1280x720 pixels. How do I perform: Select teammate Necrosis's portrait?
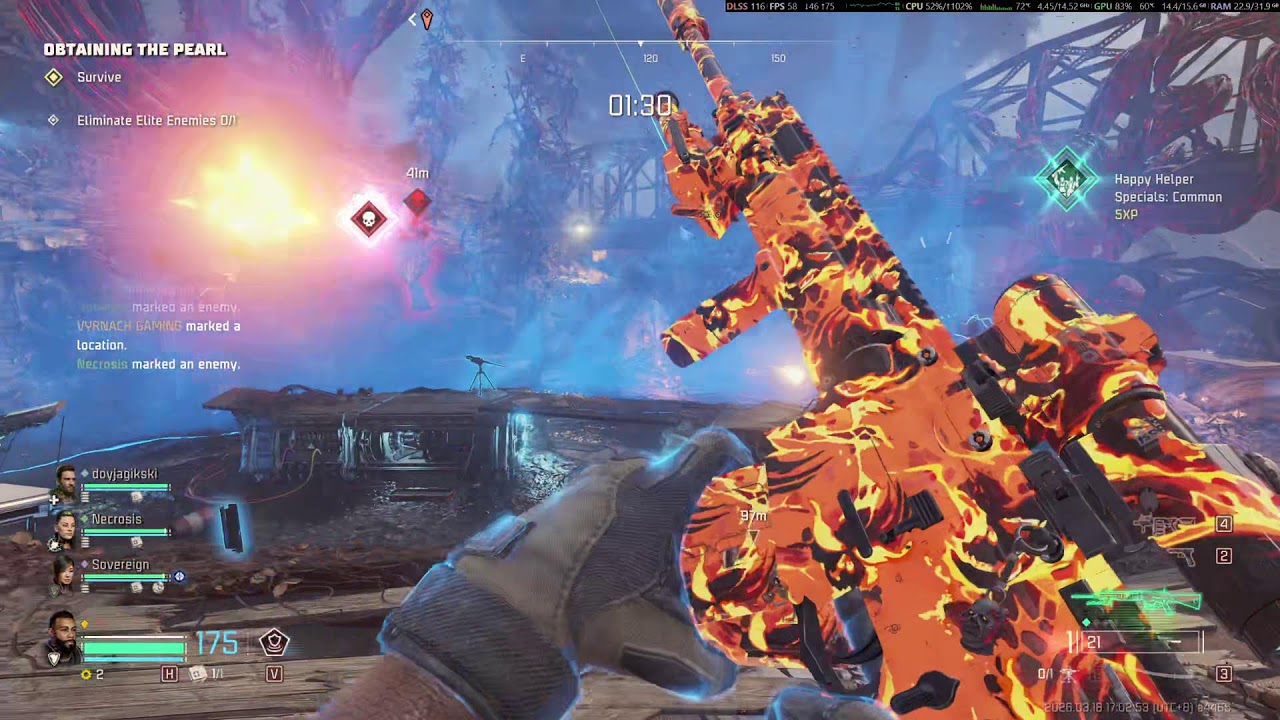click(x=64, y=529)
